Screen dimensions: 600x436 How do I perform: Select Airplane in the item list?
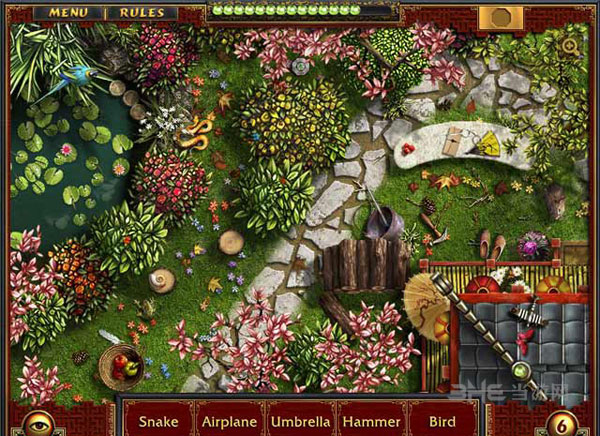tap(230, 421)
